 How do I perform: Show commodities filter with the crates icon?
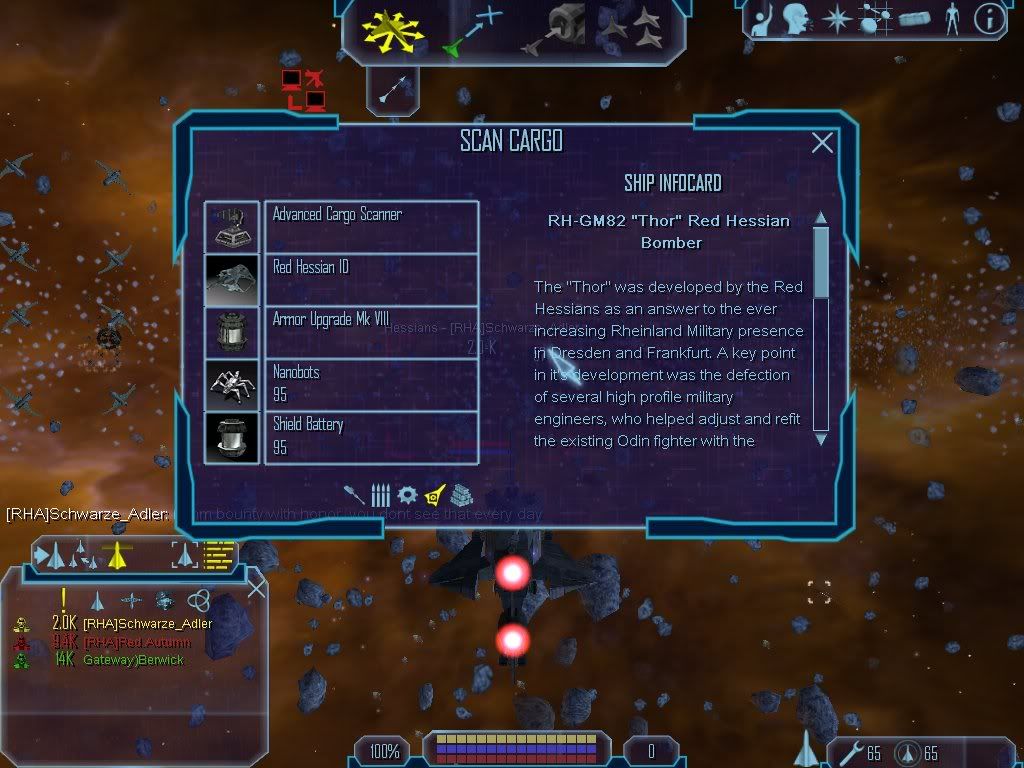[x=459, y=495]
